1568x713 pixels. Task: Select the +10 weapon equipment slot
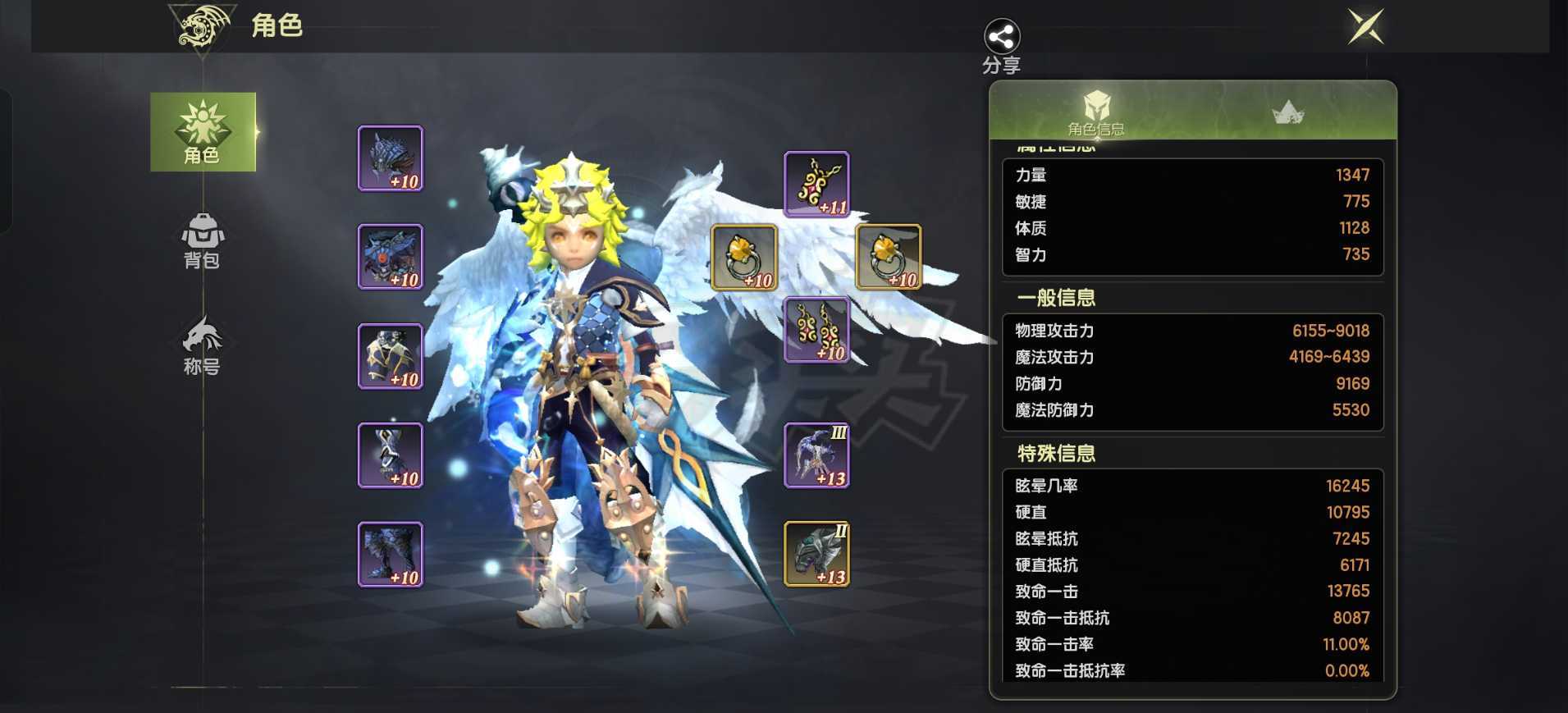pyautogui.click(x=391, y=454)
